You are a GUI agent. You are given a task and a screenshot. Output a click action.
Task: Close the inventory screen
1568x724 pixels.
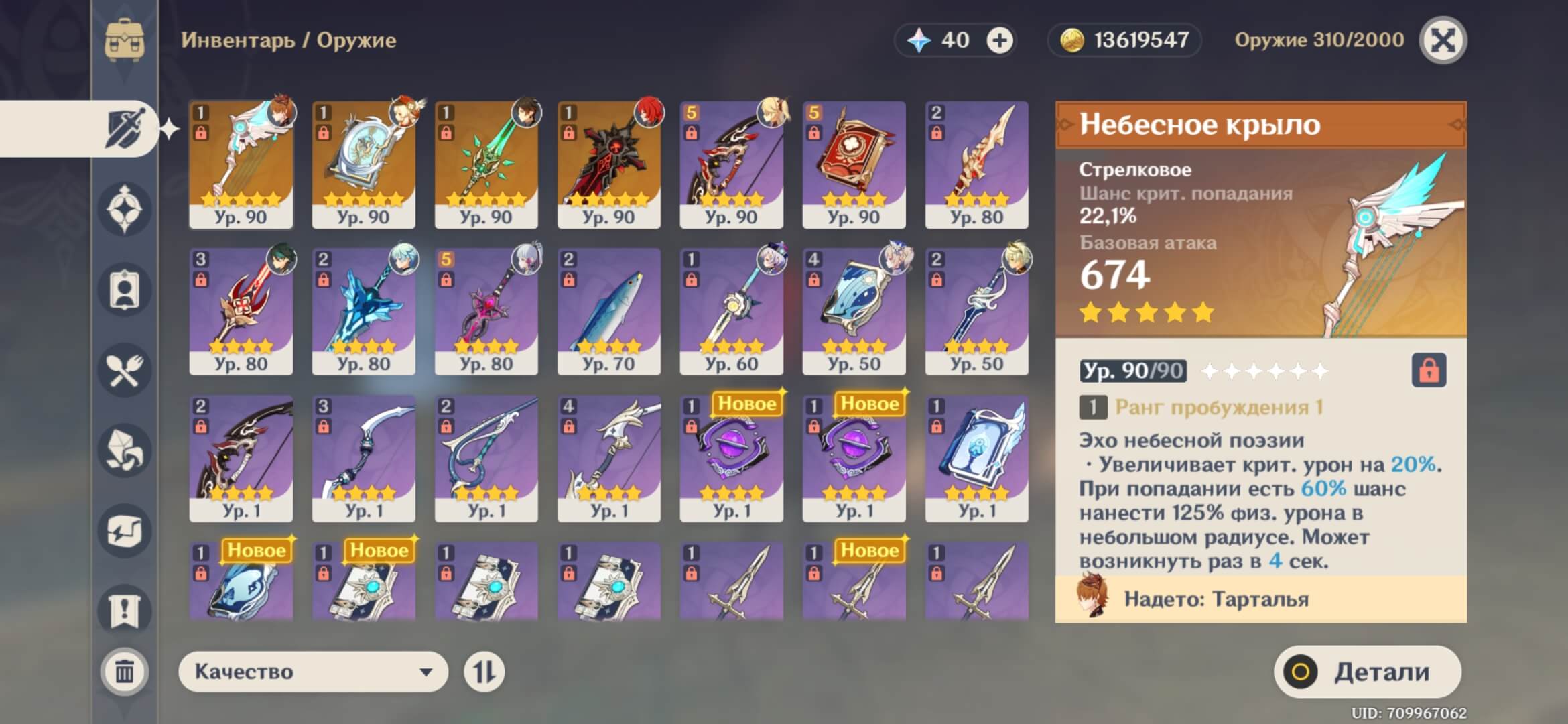[1443, 40]
